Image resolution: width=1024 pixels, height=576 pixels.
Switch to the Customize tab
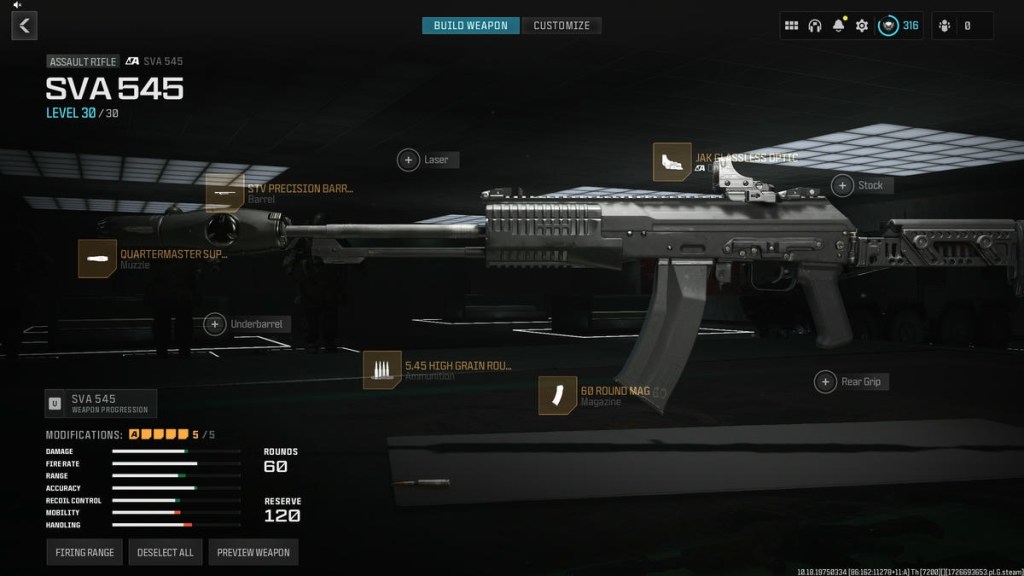tap(561, 25)
